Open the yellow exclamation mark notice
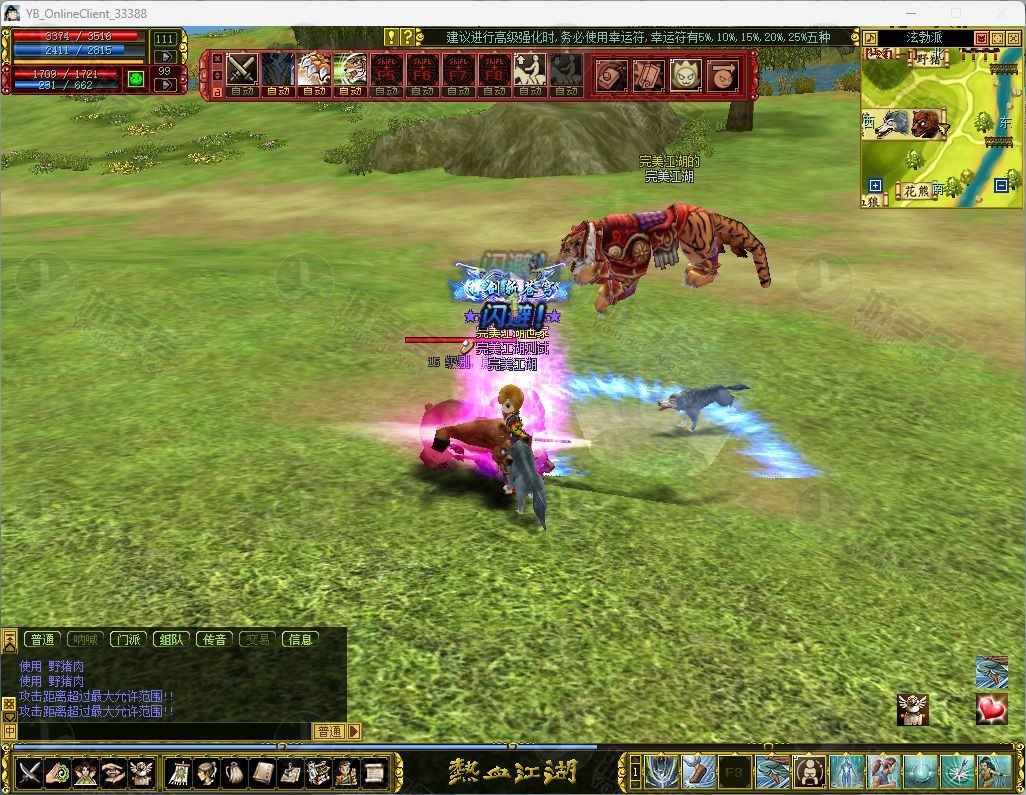1026x795 pixels. pyautogui.click(x=391, y=37)
